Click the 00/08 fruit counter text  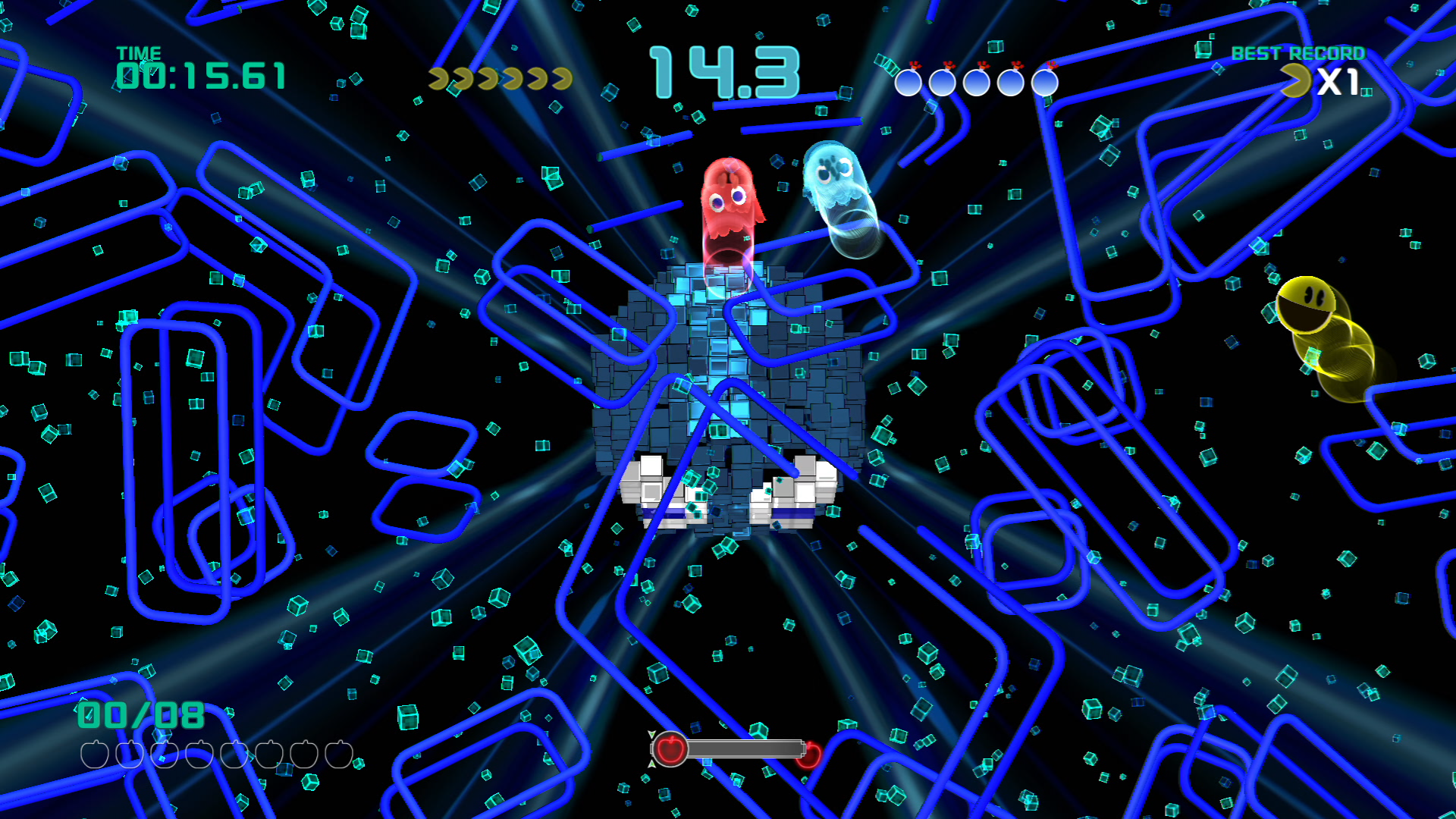[x=138, y=714]
